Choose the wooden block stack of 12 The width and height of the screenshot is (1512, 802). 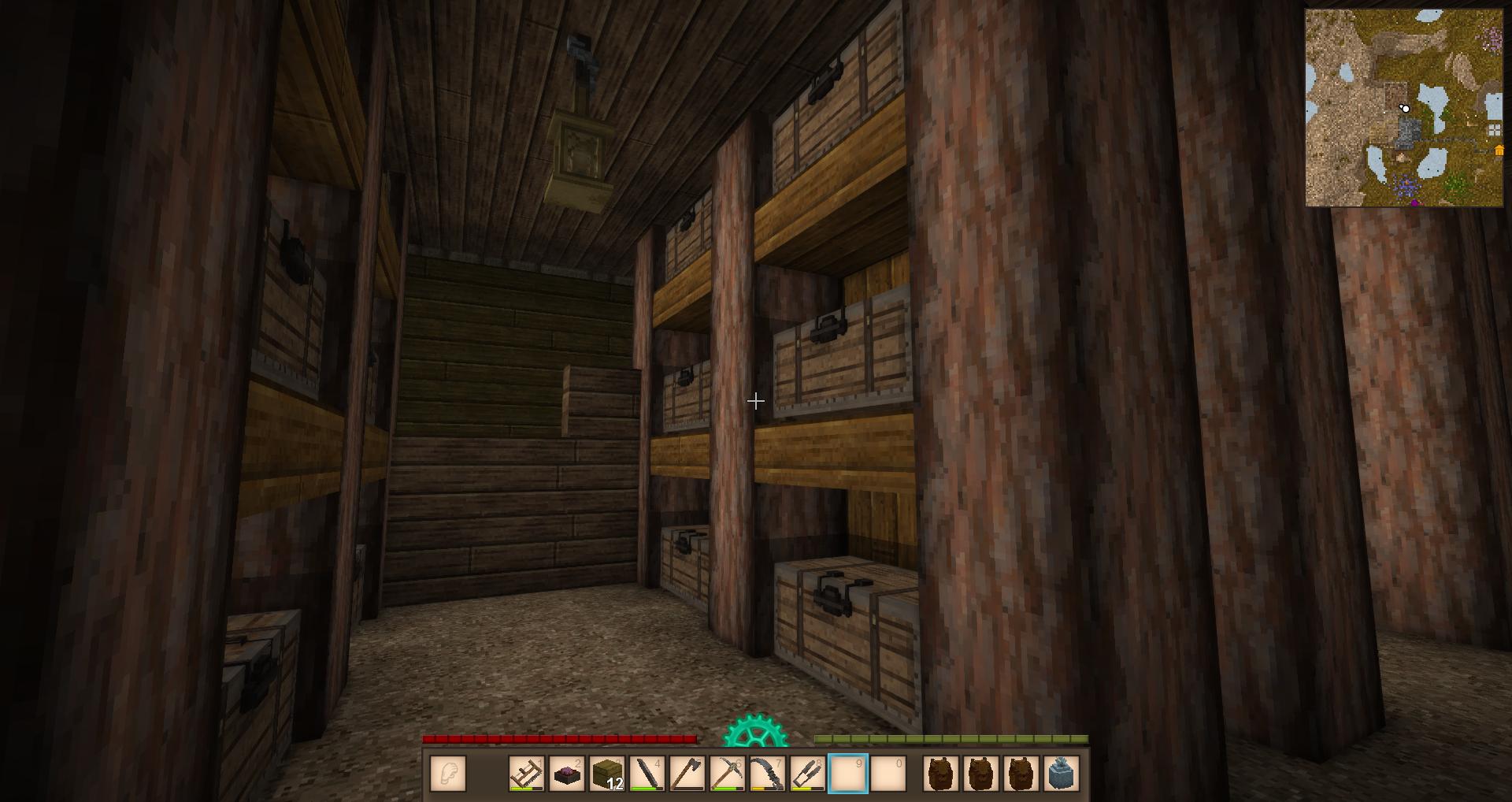(x=607, y=774)
